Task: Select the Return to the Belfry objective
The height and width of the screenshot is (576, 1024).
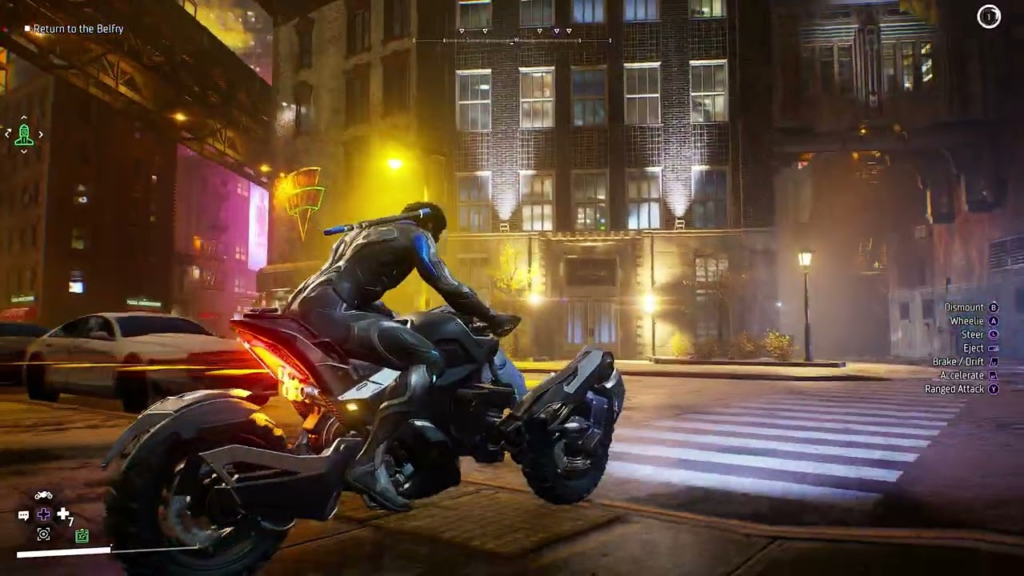Action: tap(77, 29)
